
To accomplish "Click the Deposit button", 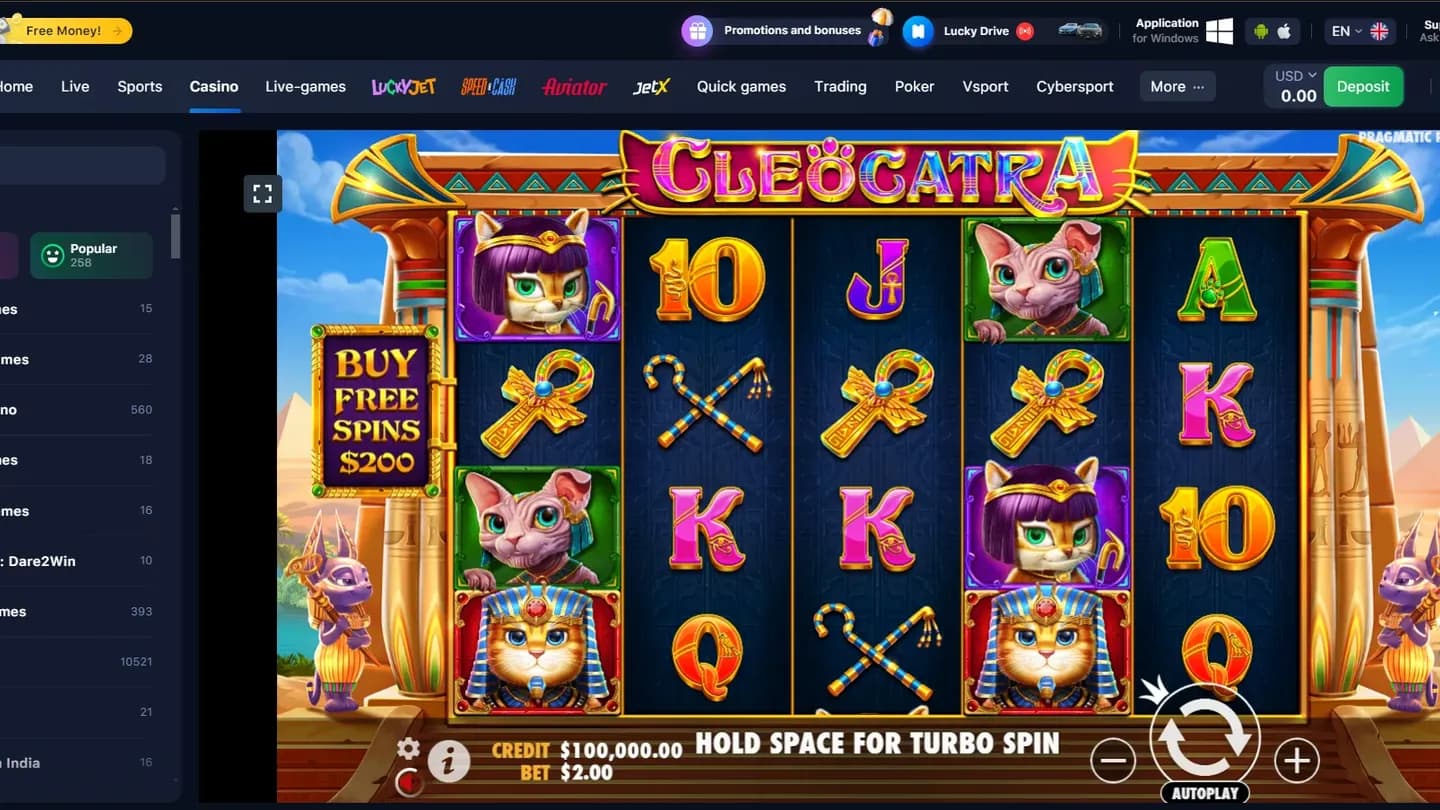I will (1363, 87).
